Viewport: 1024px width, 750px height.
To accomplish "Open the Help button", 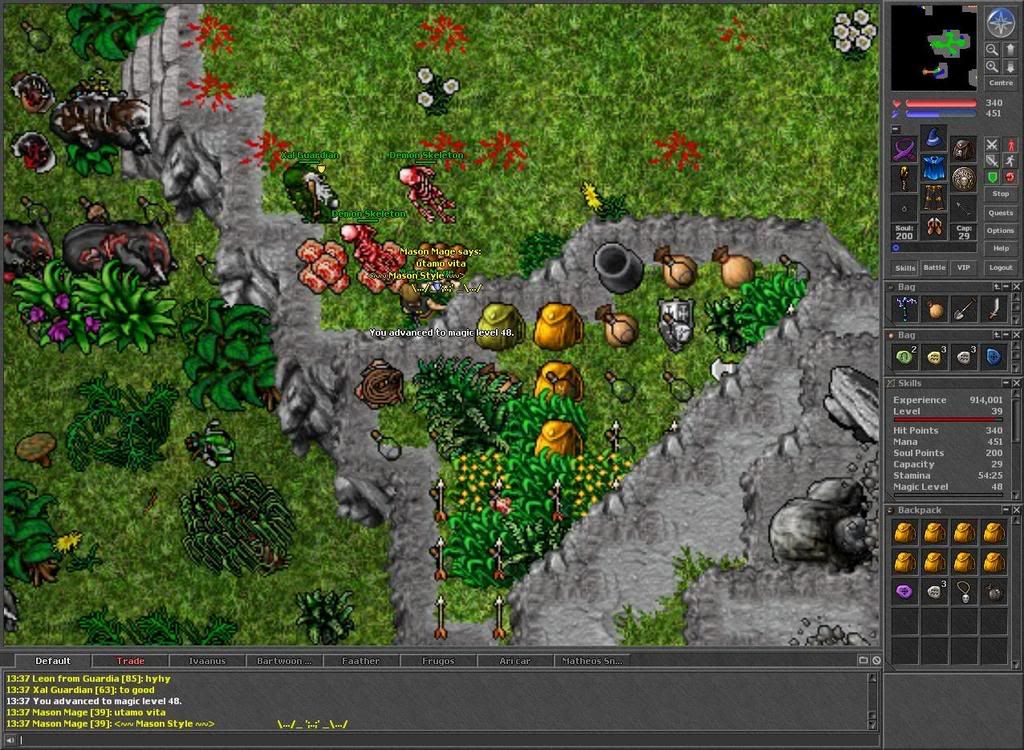I will coord(1000,248).
